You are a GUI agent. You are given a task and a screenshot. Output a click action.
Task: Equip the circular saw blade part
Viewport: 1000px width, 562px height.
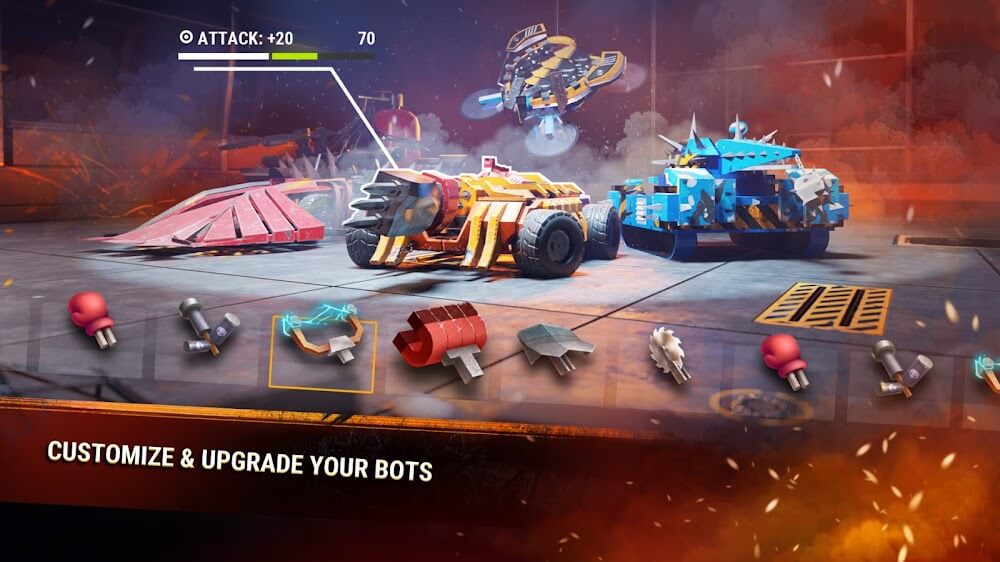(669, 353)
